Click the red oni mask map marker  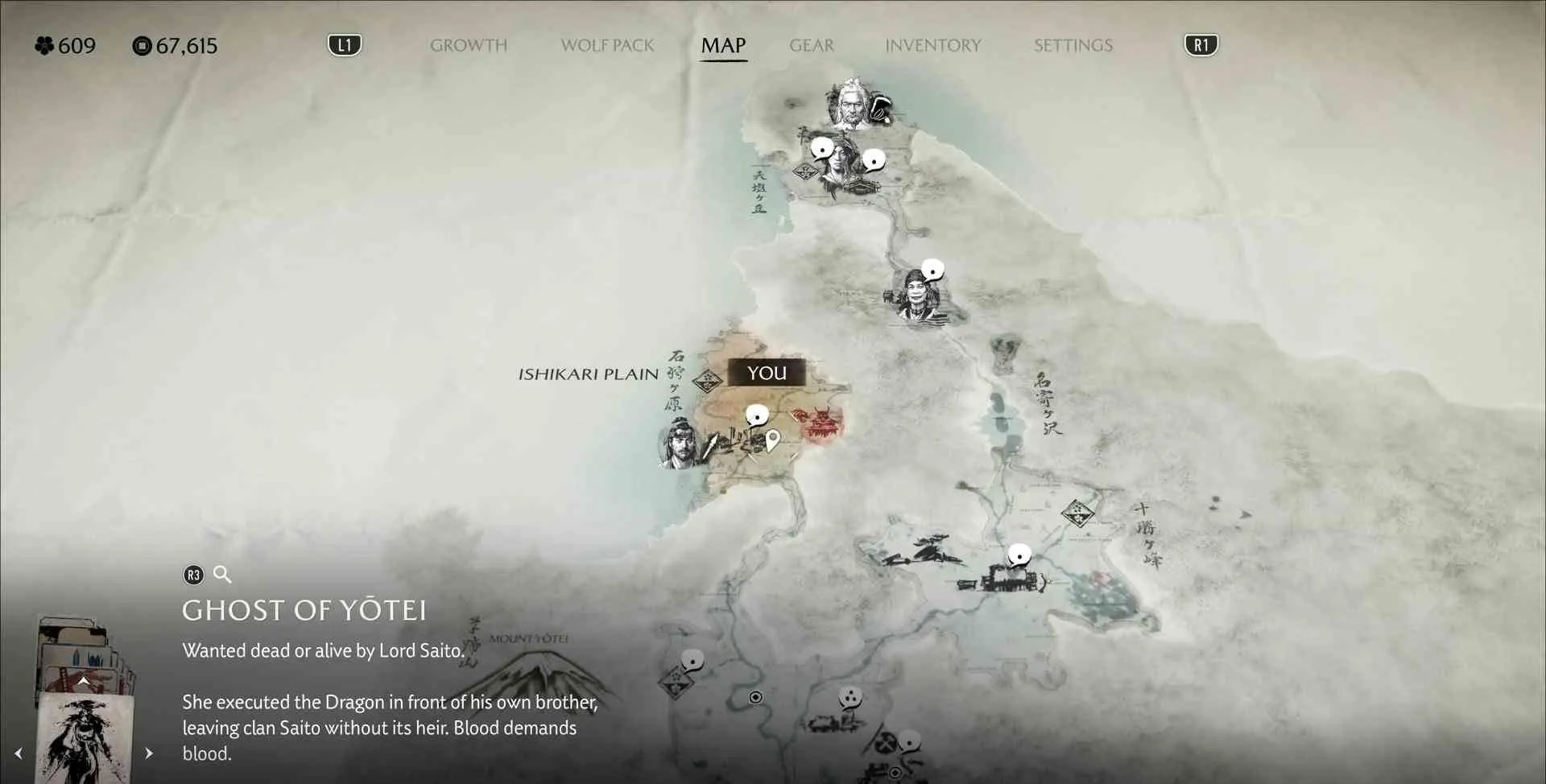coord(823,423)
